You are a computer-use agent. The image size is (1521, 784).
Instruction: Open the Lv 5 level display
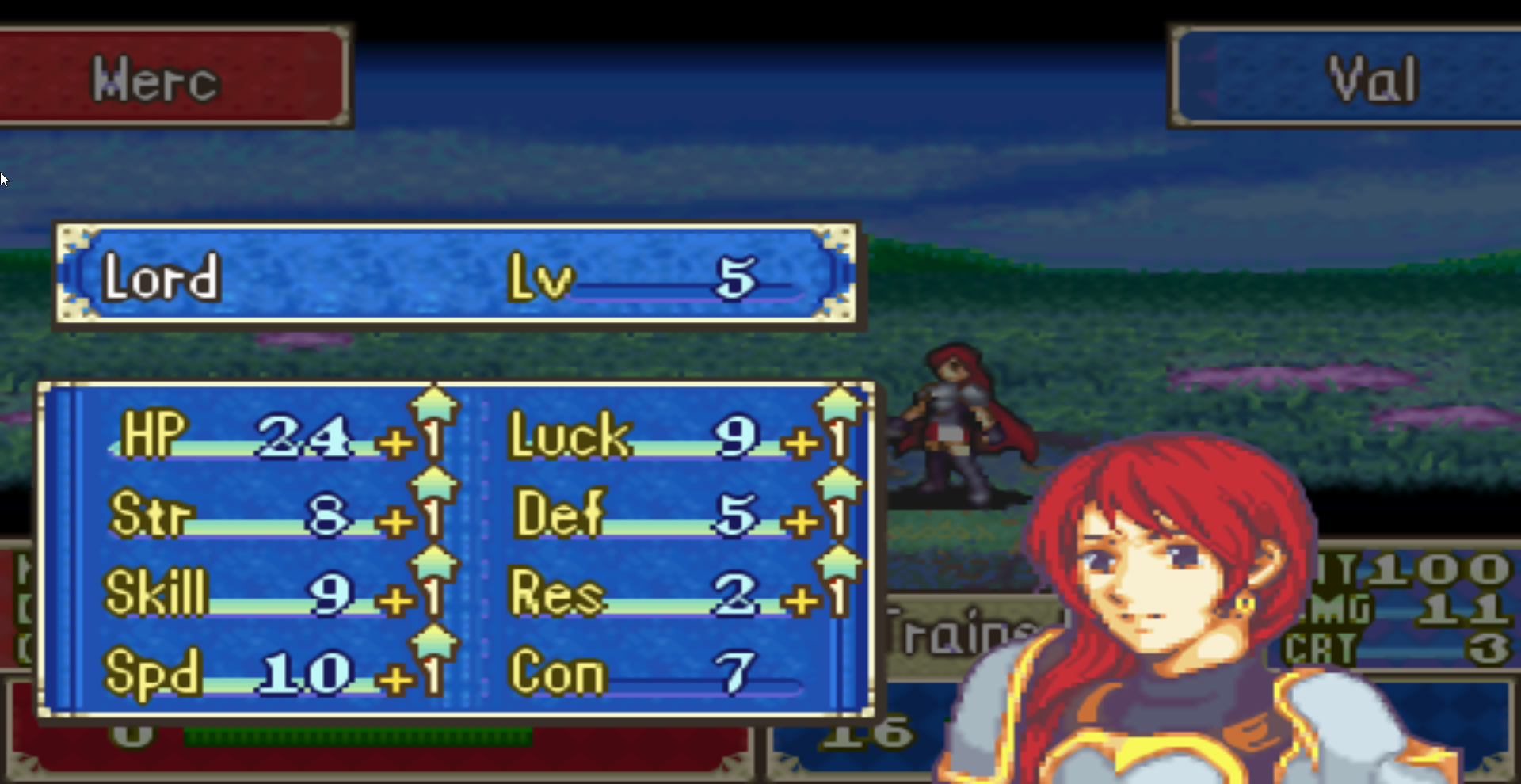pyautogui.click(x=634, y=277)
